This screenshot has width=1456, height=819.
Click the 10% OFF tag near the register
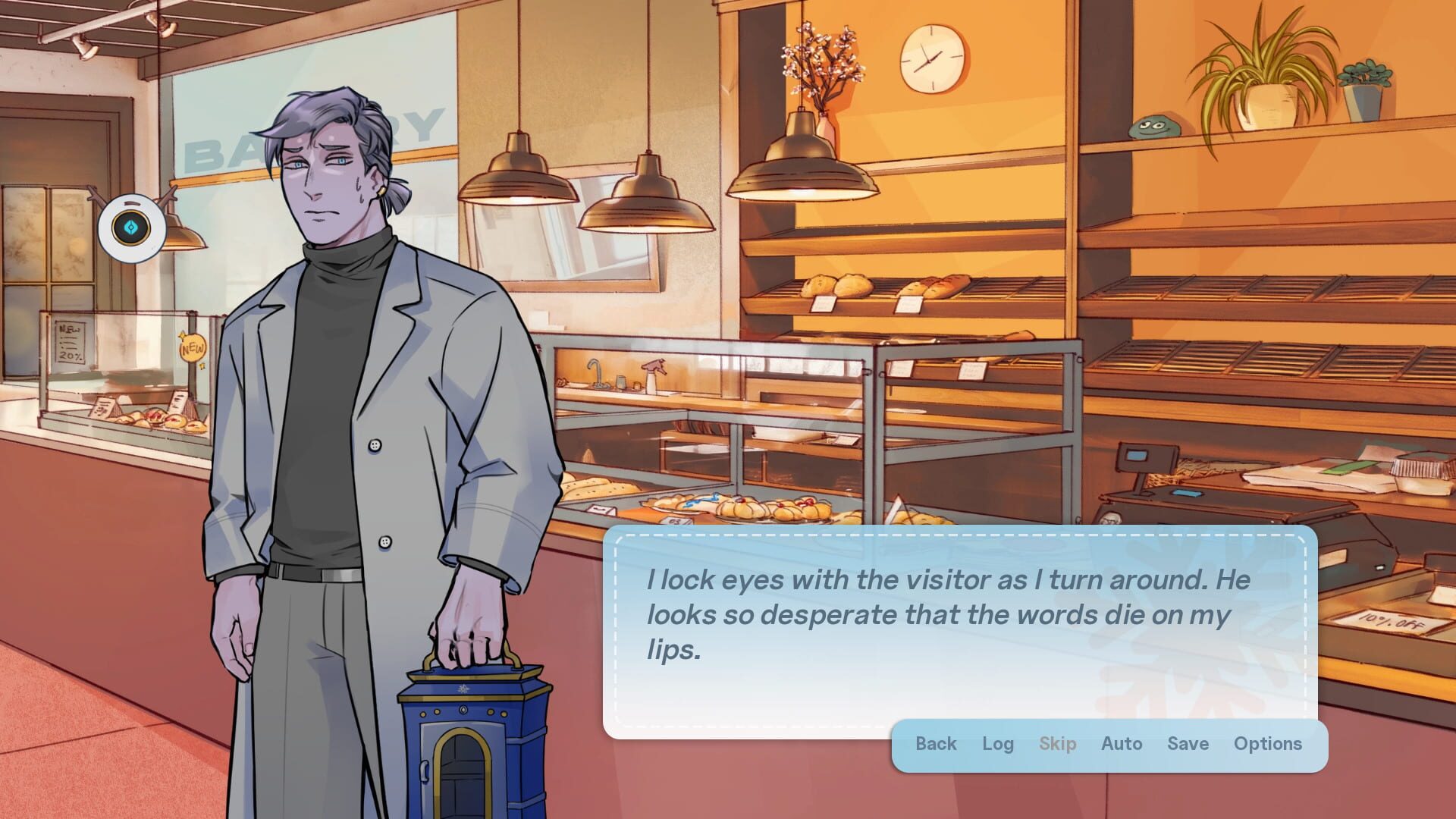[1394, 622]
